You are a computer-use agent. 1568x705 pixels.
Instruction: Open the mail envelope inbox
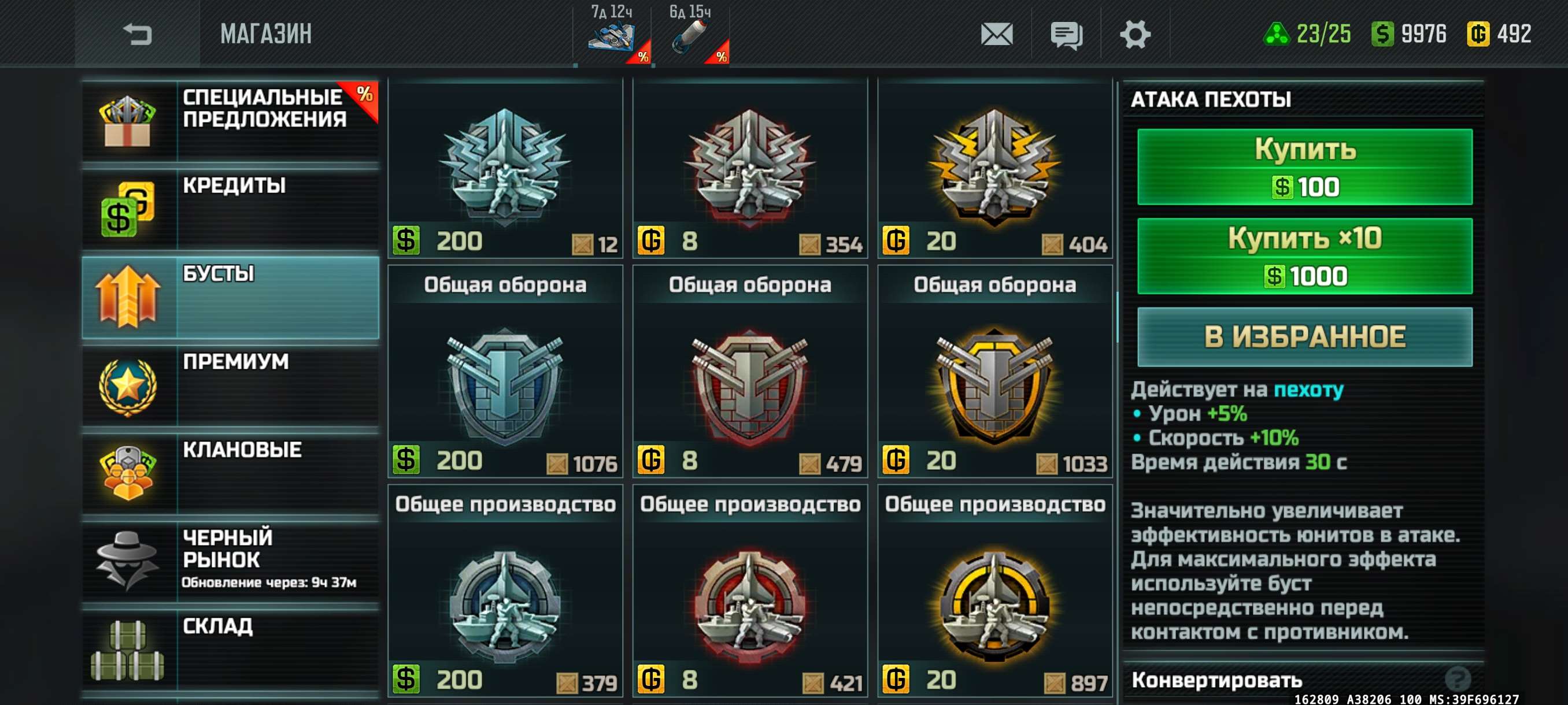[x=996, y=34]
